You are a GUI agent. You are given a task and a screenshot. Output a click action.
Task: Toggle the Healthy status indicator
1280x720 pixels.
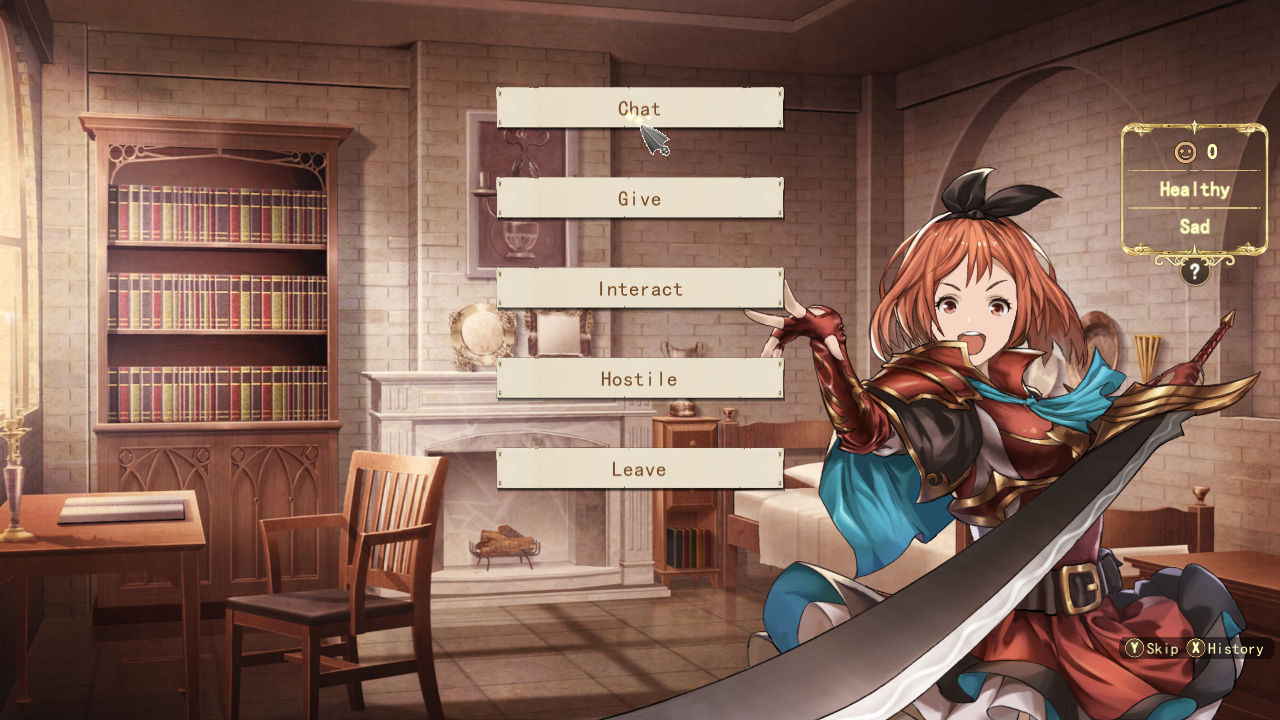click(1193, 189)
